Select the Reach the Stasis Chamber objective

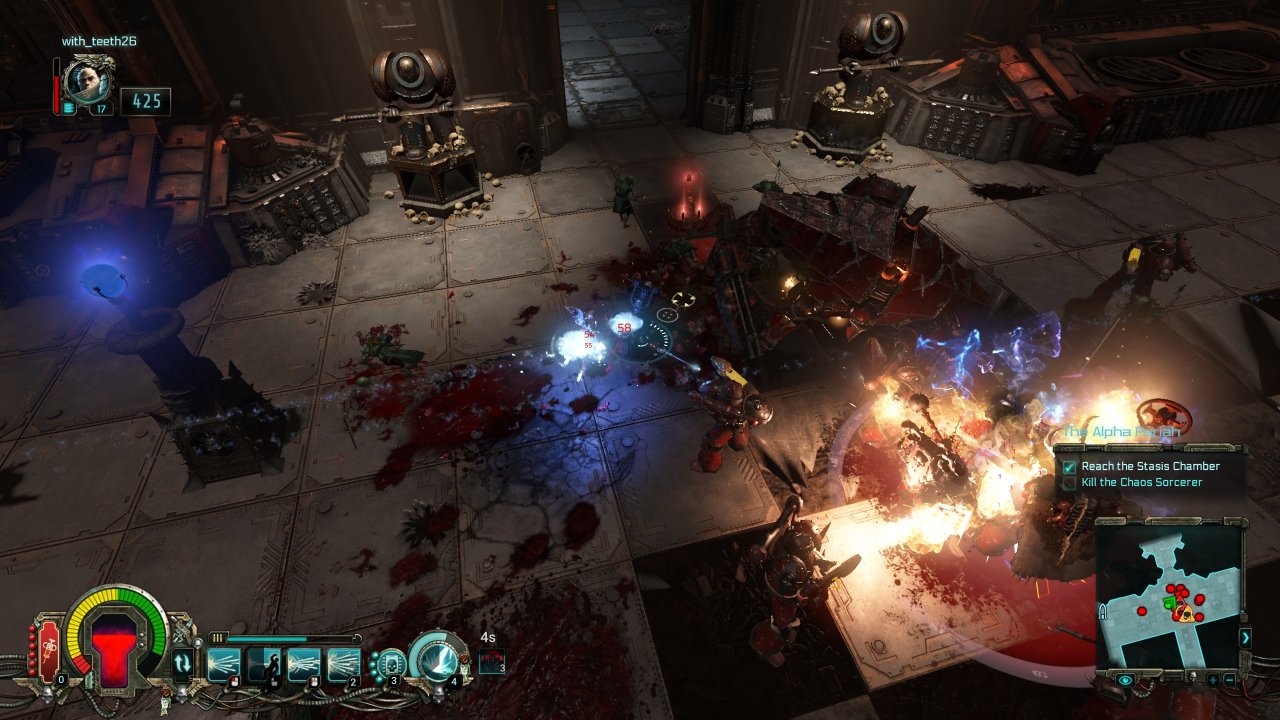pyautogui.click(x=1150, y=466)
